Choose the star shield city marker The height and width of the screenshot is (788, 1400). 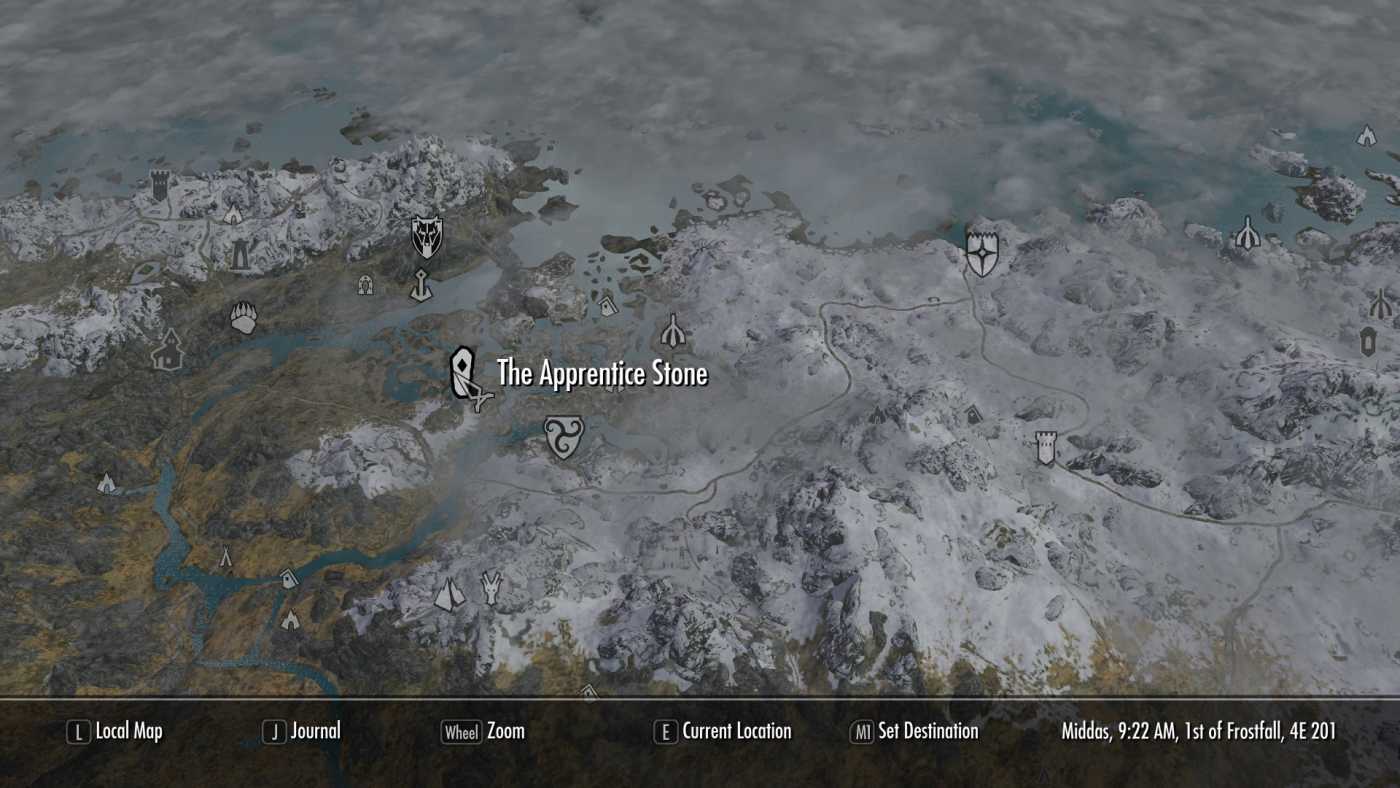[982, 252]
